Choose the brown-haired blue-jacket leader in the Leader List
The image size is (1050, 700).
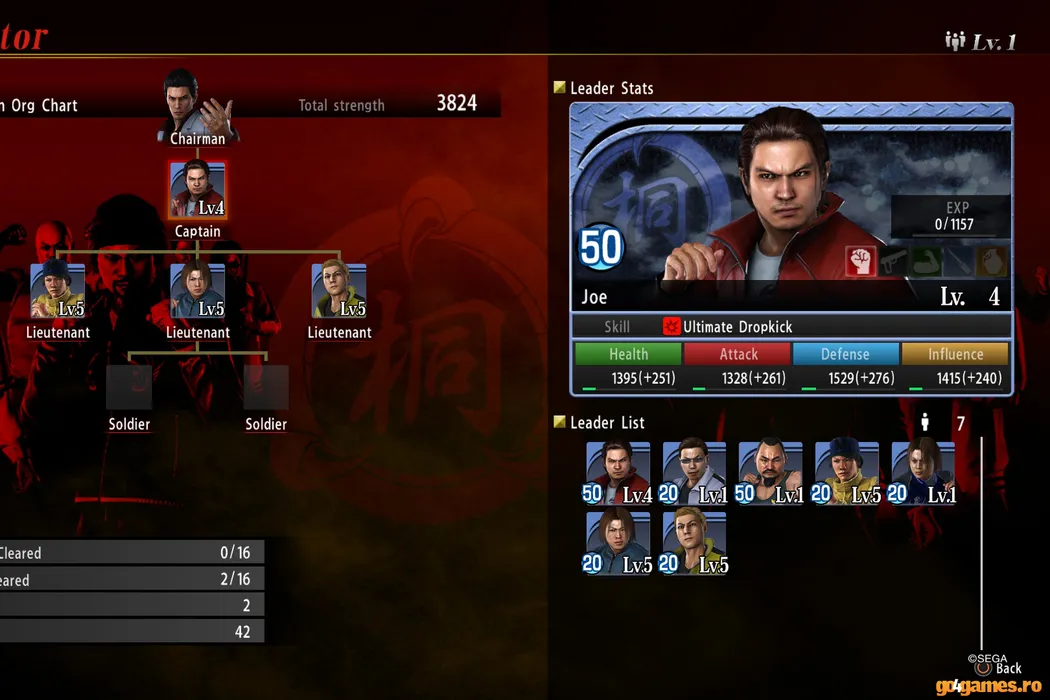(618, 543)
